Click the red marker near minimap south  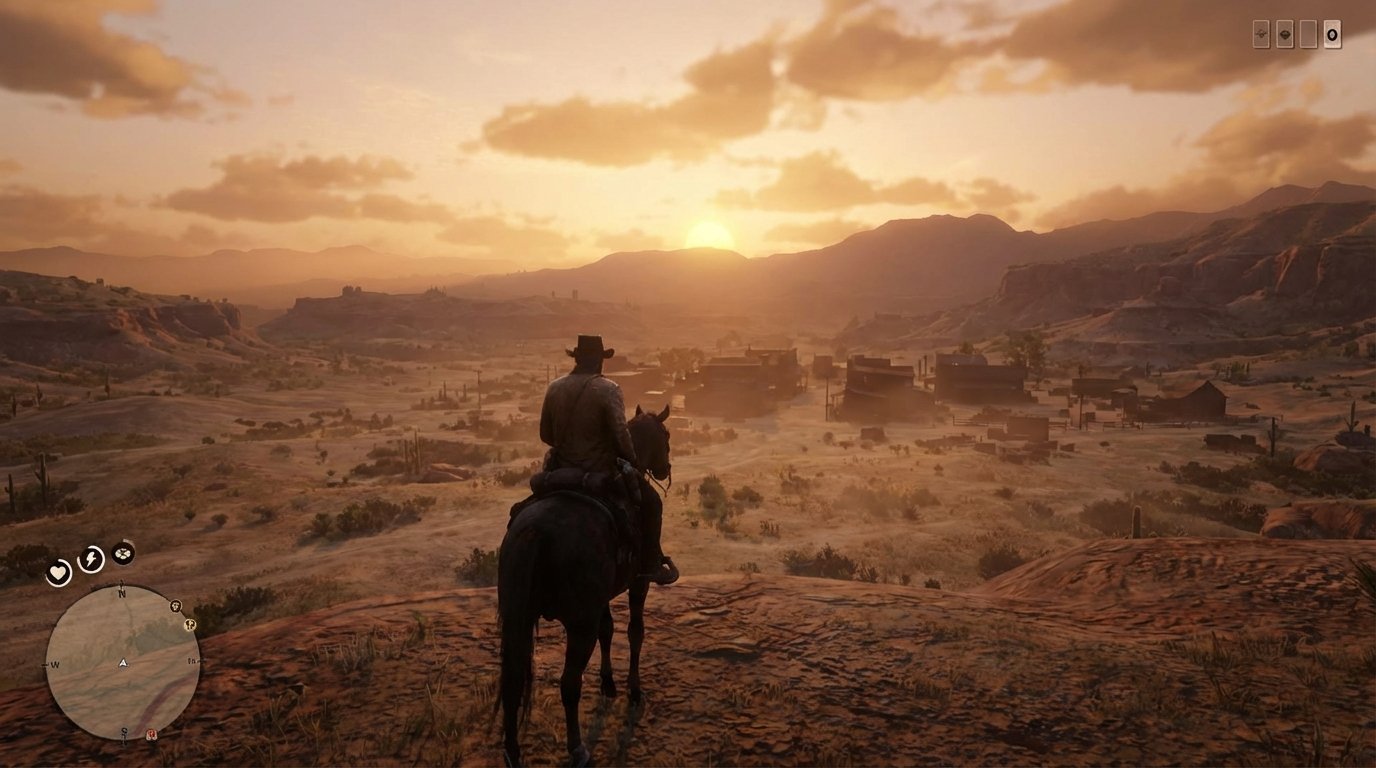tap(151, 733)
